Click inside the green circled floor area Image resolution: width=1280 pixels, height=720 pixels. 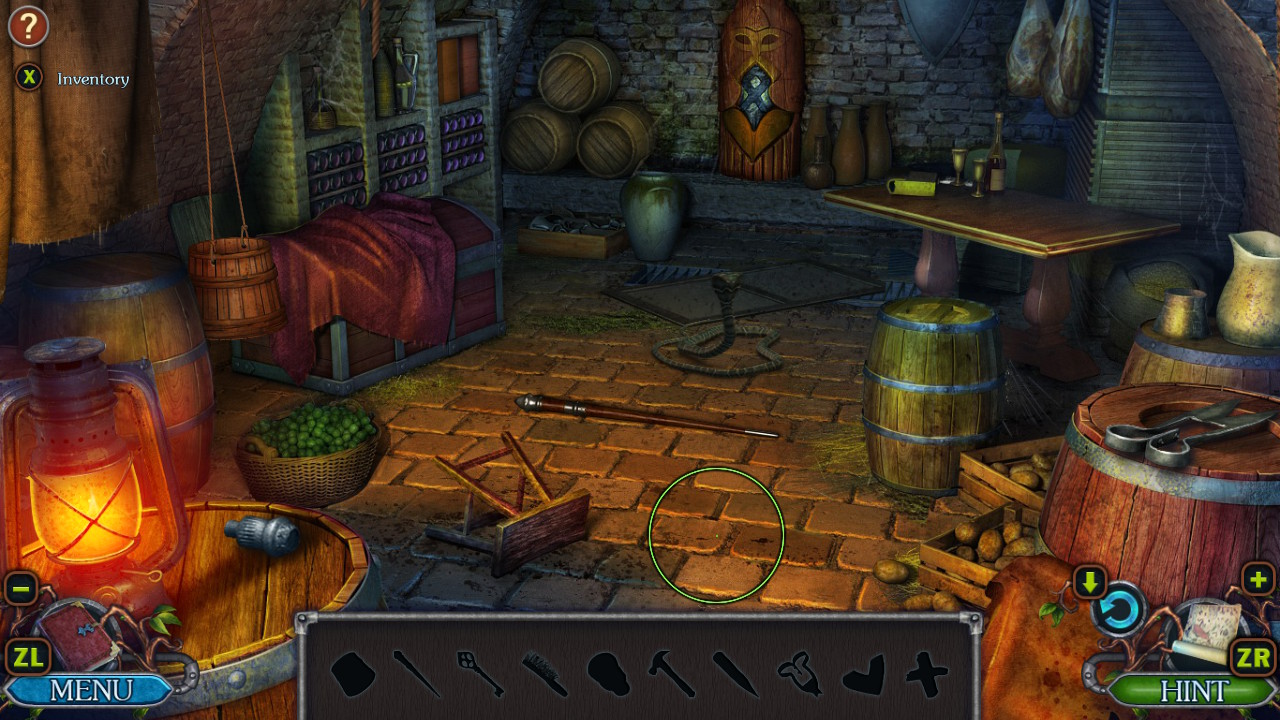(716, 535)
